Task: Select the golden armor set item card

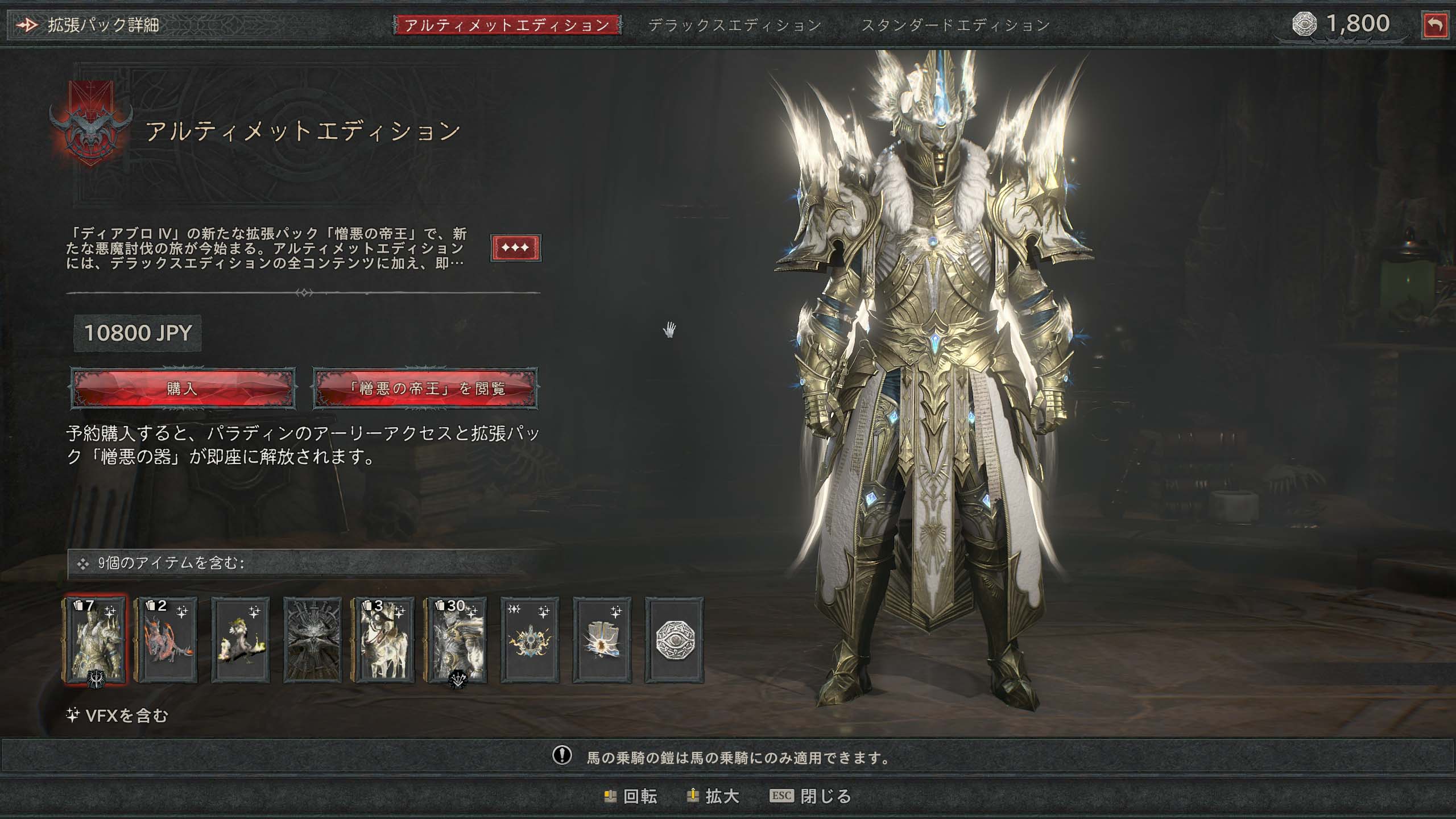Action: (x=95, y=640)
